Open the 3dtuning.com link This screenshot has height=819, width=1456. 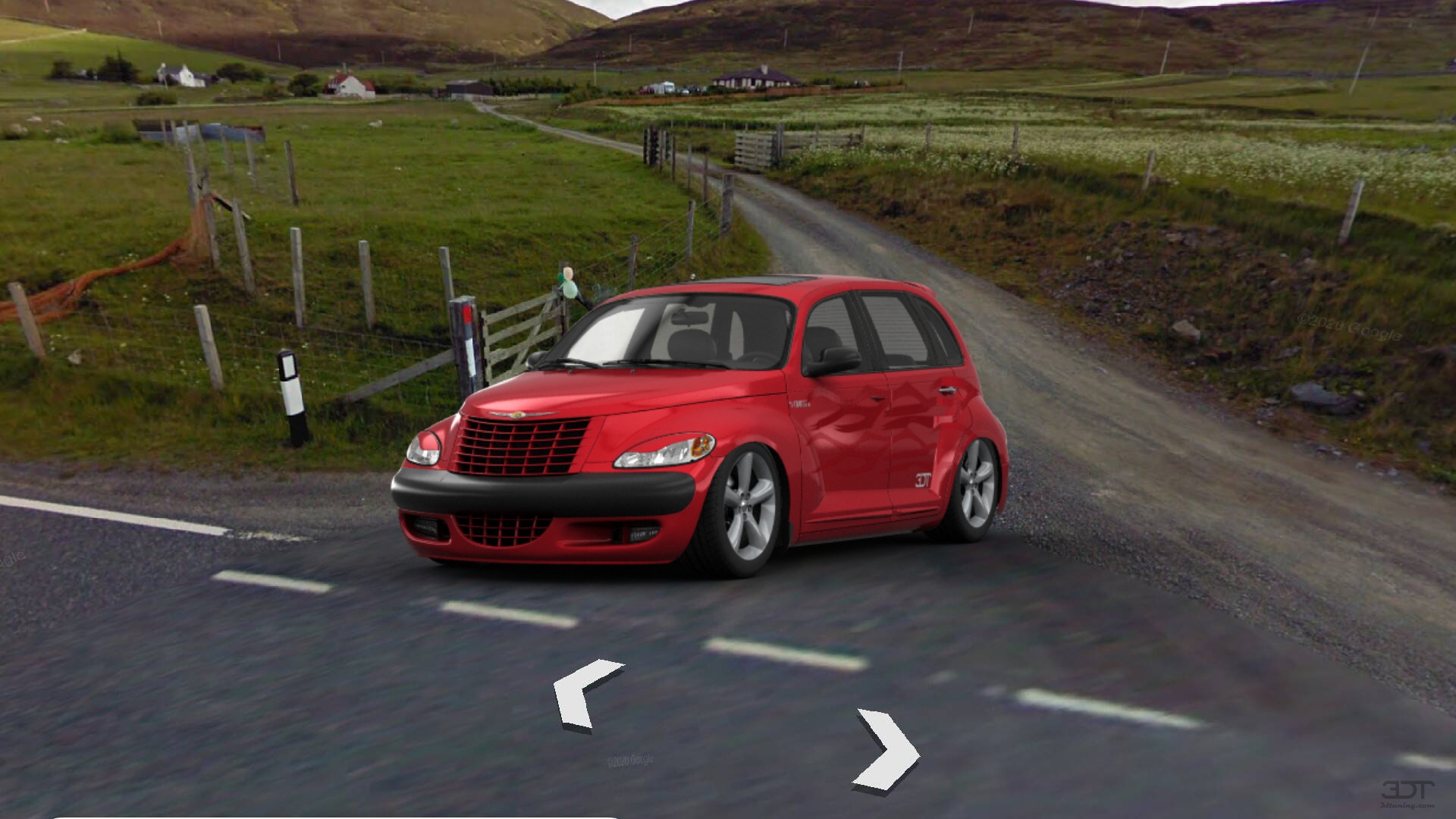[x=1407, y=805]
